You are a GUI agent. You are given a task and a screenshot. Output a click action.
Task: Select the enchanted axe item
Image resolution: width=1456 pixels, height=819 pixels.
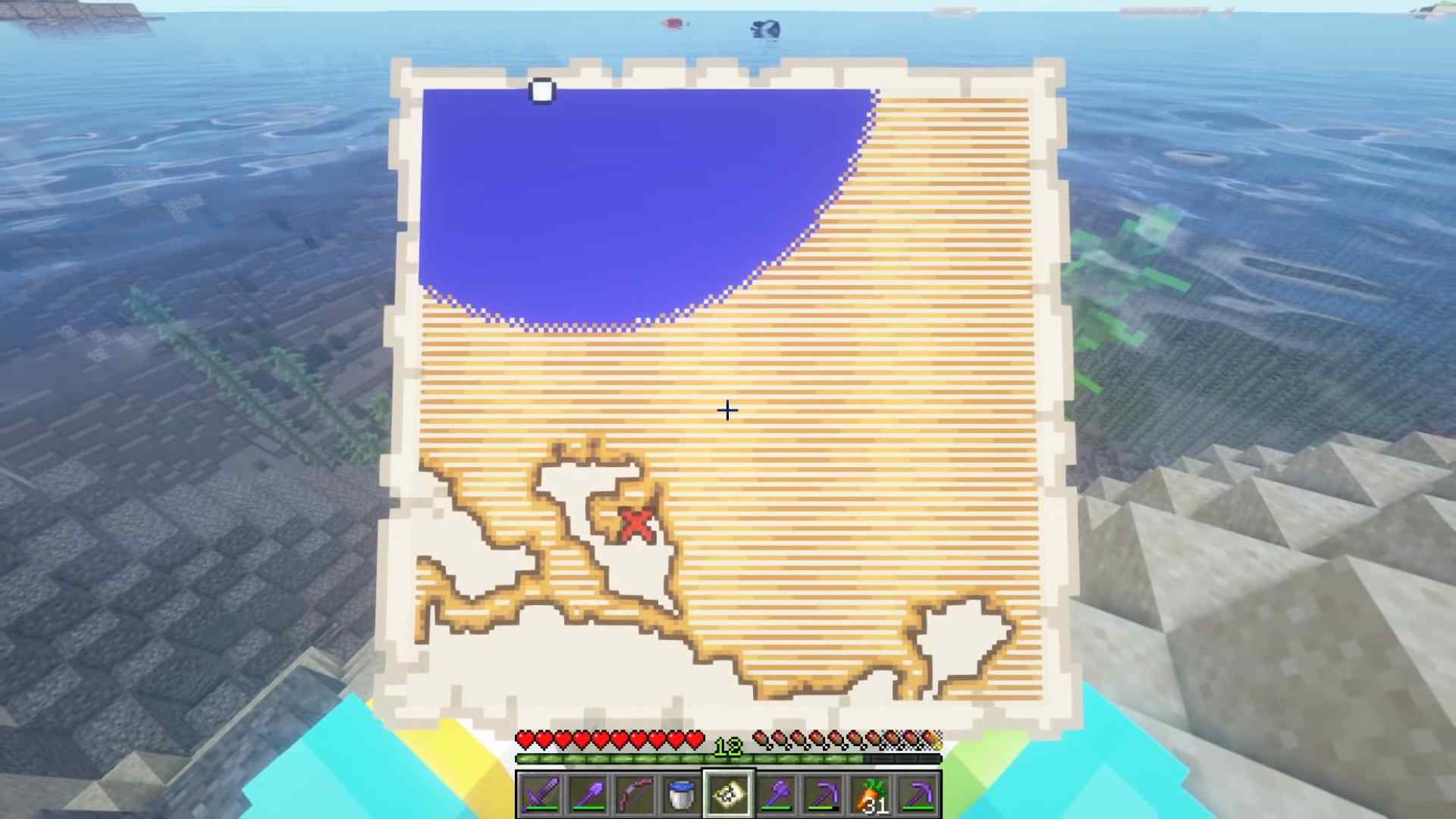[x=775, y=793]
